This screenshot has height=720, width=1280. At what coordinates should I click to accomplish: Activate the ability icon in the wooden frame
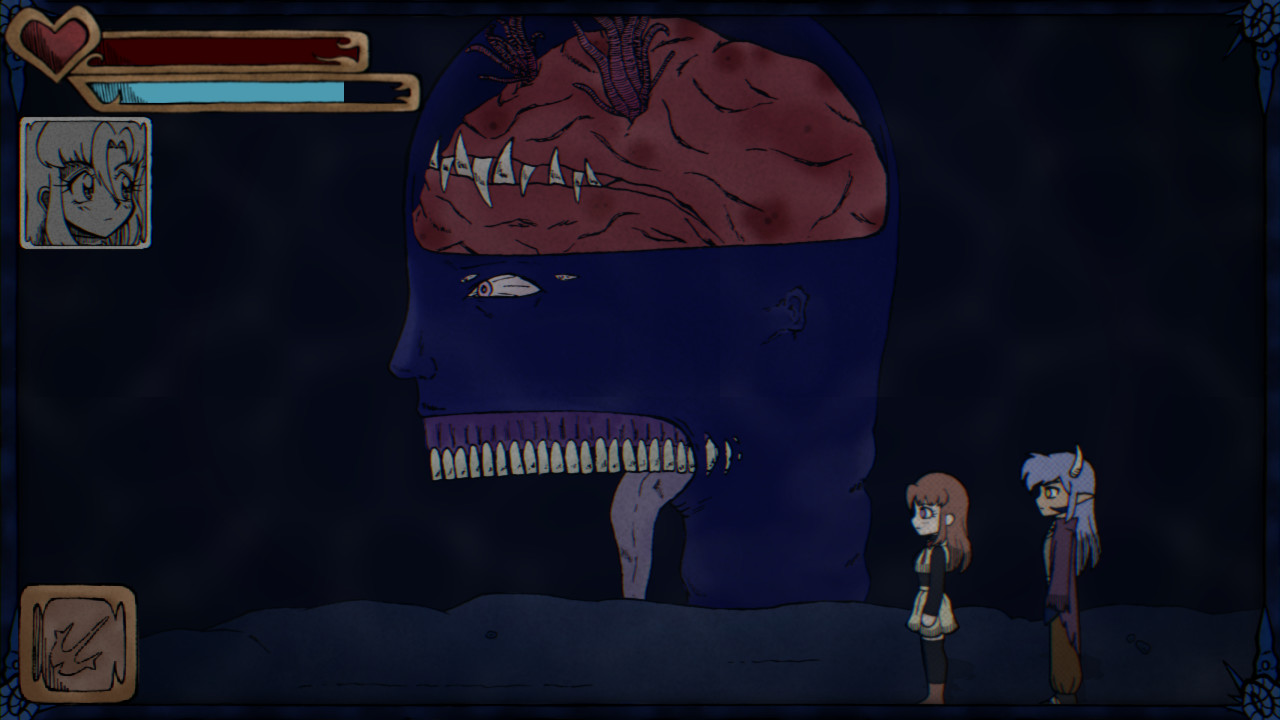tap(77, 643)
